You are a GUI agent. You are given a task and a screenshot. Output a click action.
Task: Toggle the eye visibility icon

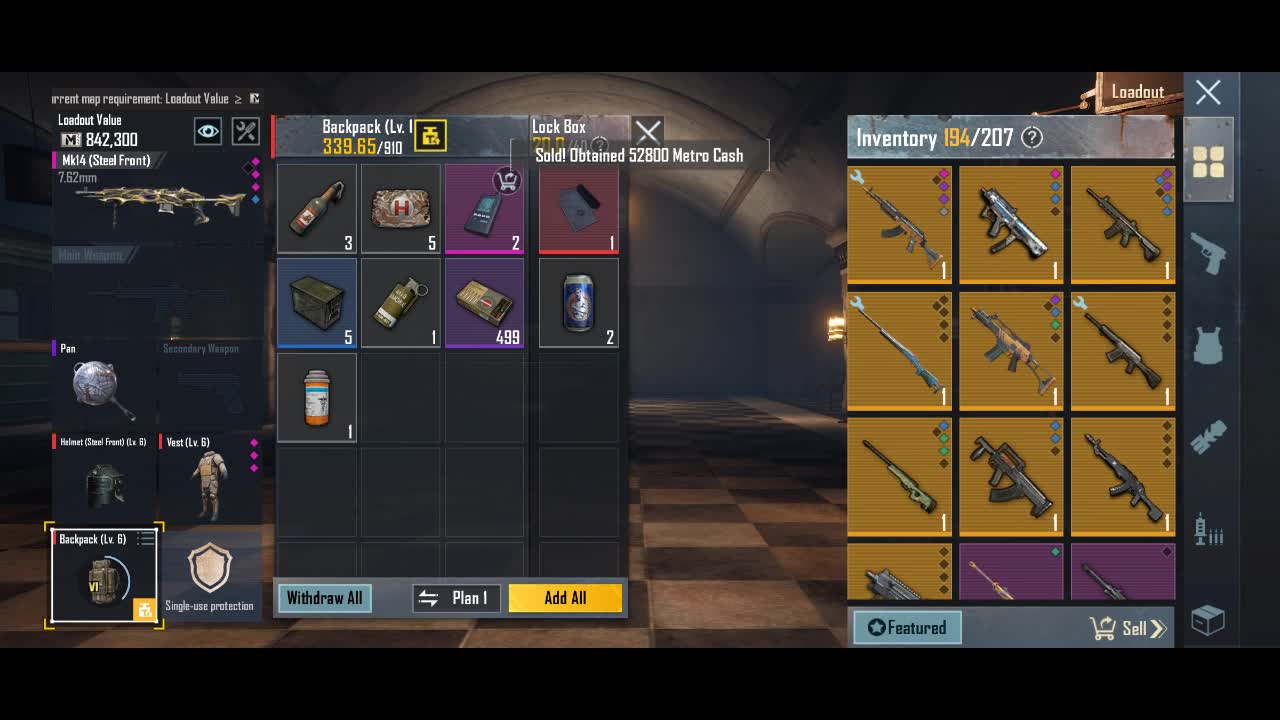[x=208, y=131]
